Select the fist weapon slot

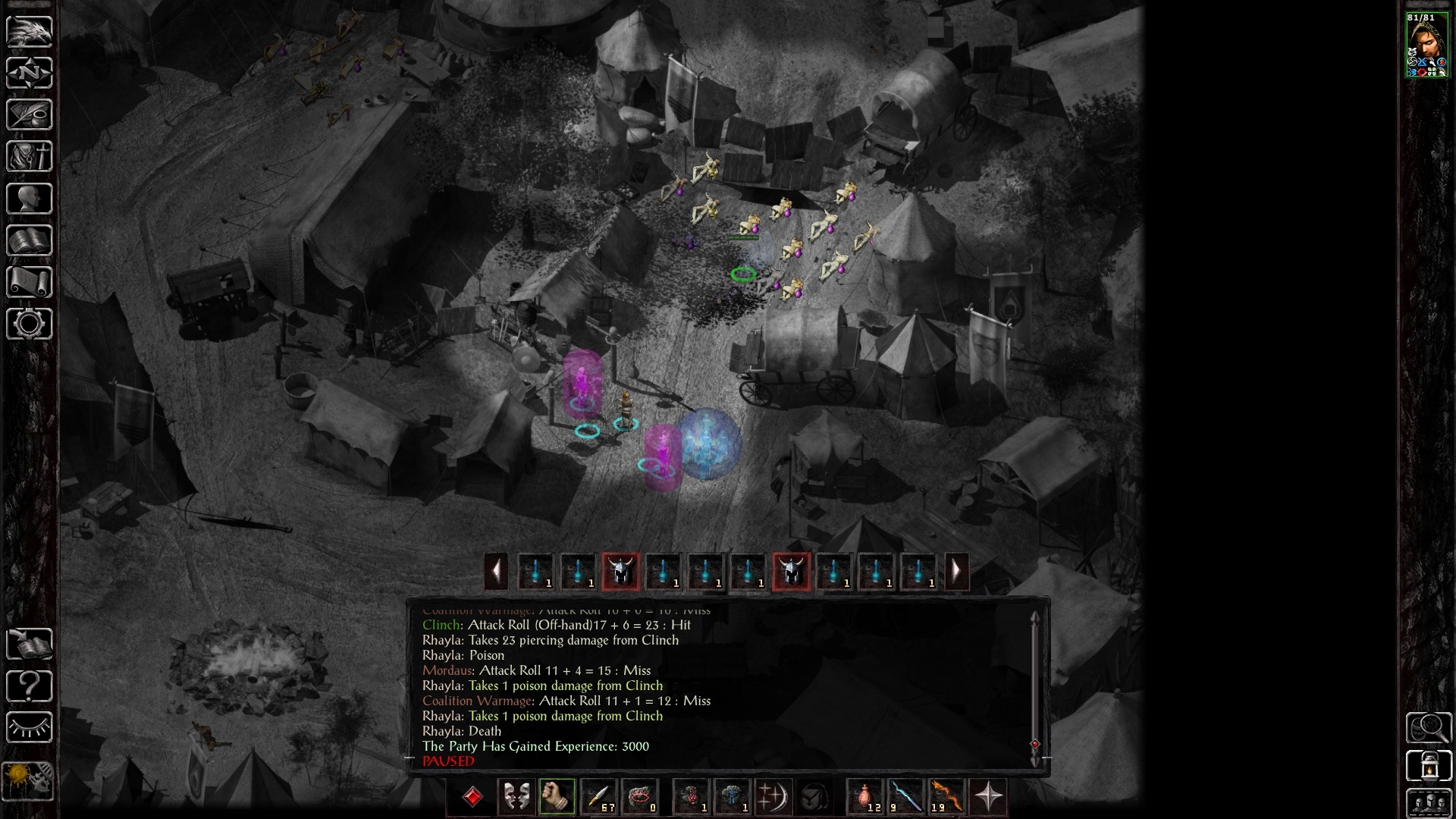pyautogui.click(x=557, y=797)
